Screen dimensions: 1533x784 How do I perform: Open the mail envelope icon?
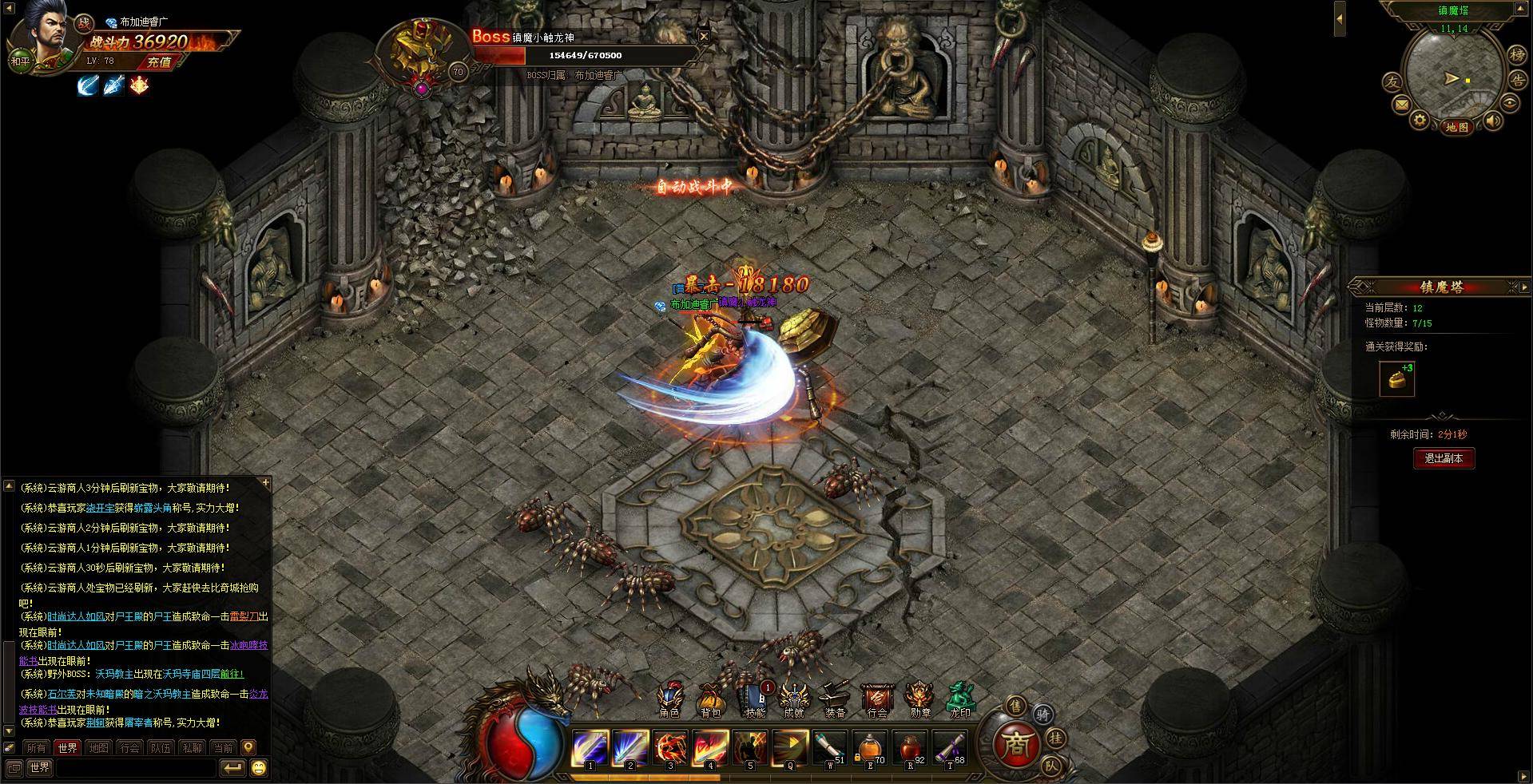(x=1401, y=104)
